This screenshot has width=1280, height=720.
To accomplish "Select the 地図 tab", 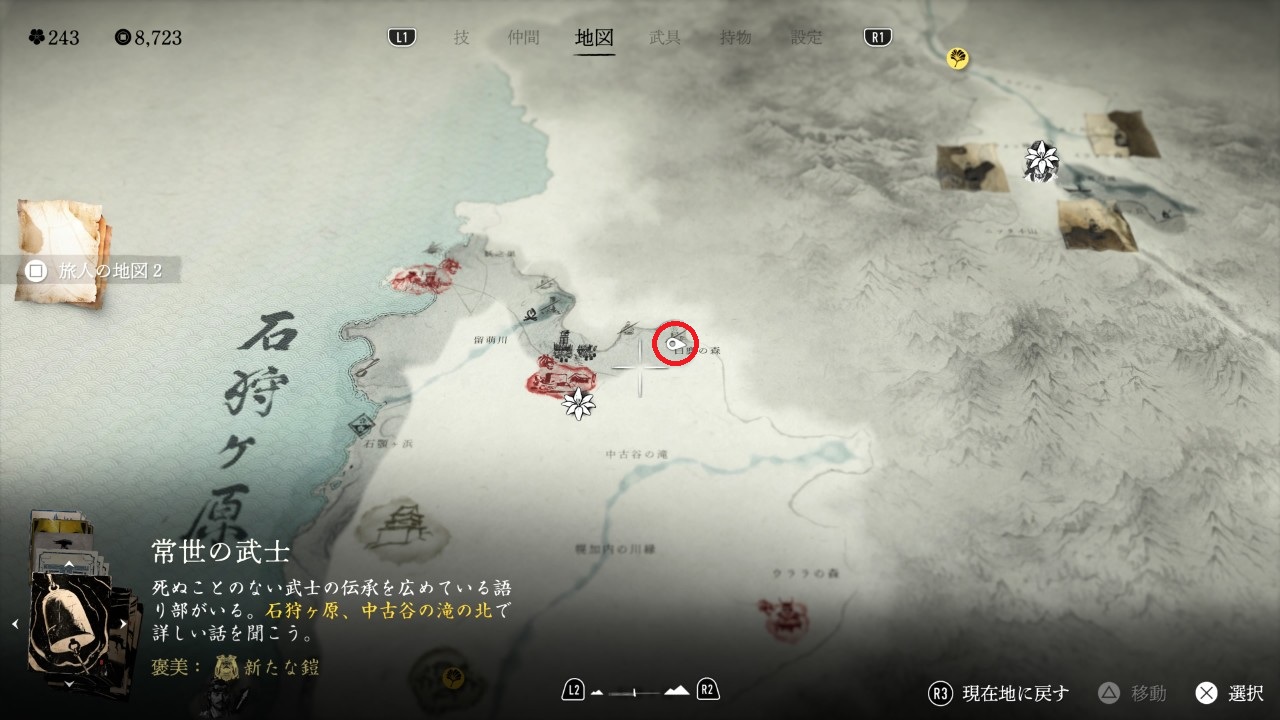I will tap(594, 38).
